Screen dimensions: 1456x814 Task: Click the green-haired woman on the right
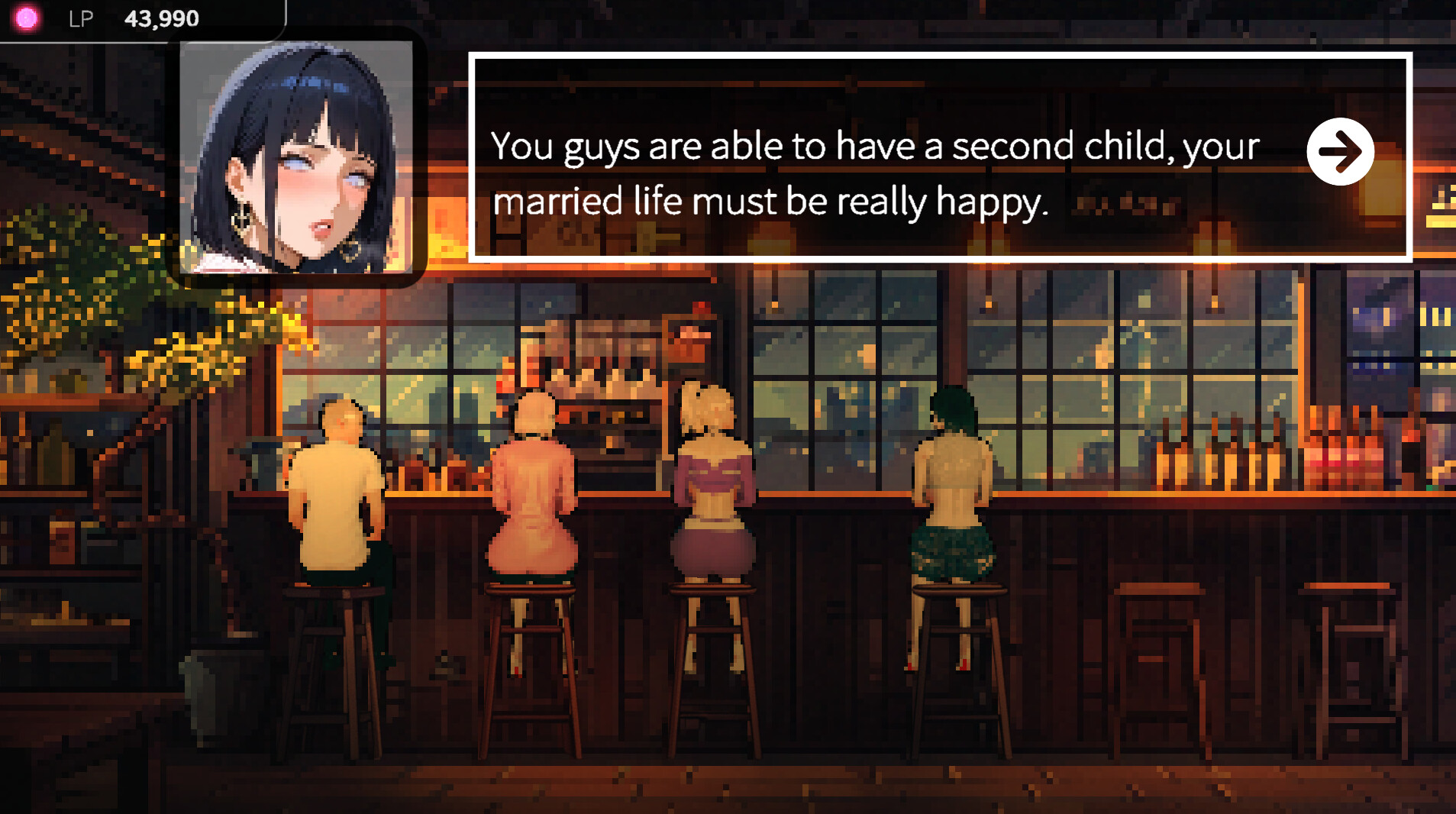(x=954, y=489)
